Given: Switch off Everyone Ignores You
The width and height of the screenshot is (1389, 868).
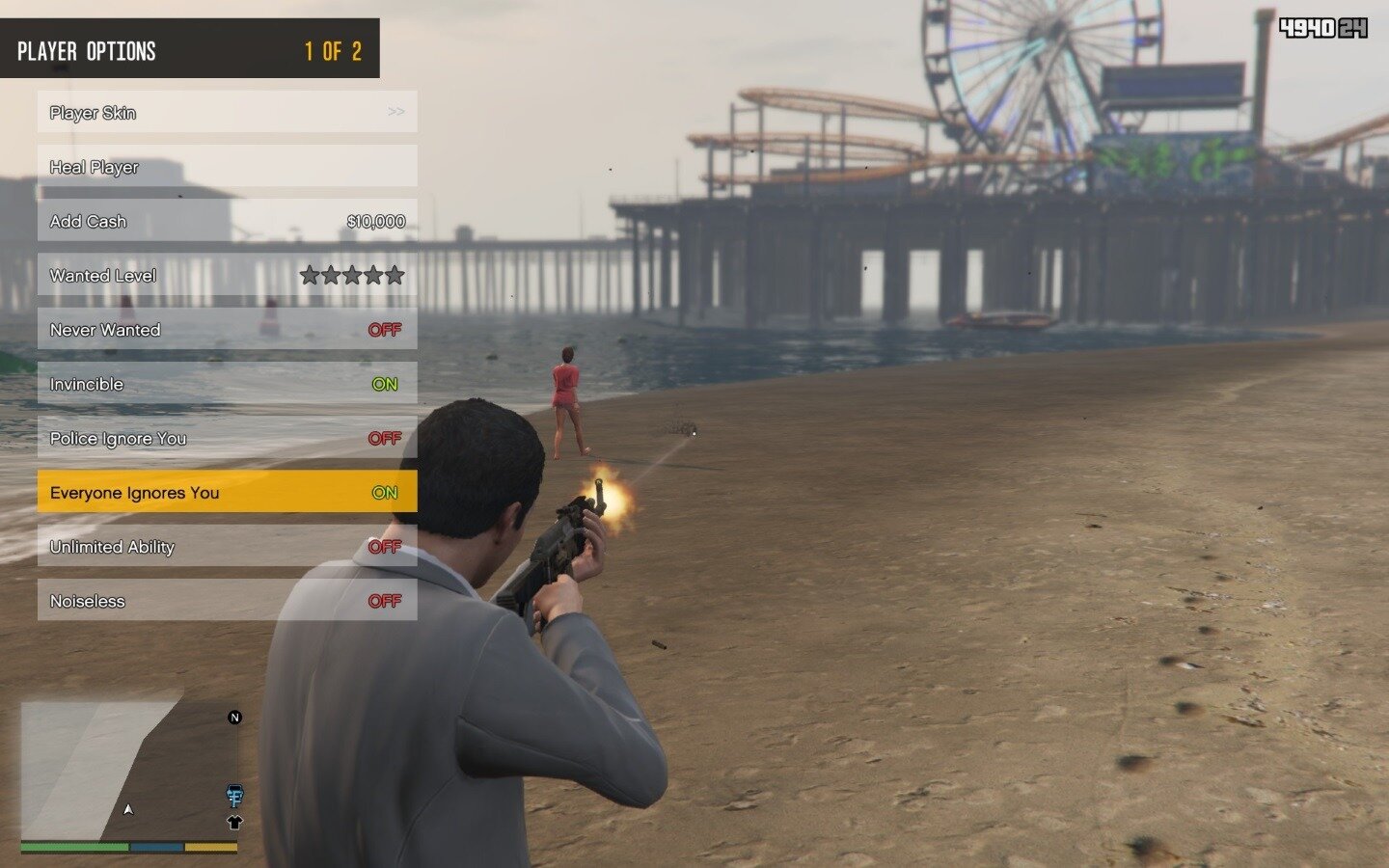Looking at the screenshot, I should 227,493.
